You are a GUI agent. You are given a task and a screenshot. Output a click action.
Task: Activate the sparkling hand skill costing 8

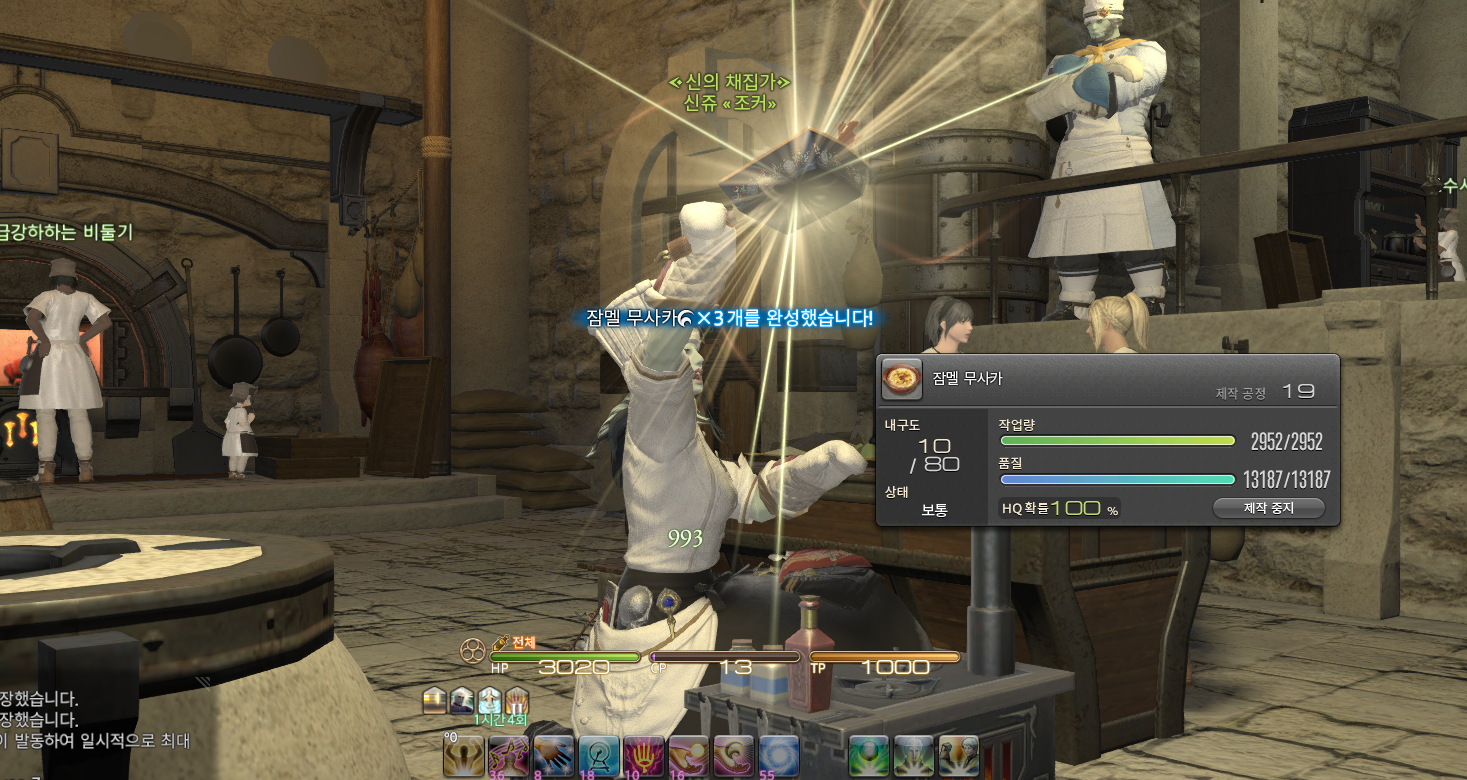[x=553, y=755]
